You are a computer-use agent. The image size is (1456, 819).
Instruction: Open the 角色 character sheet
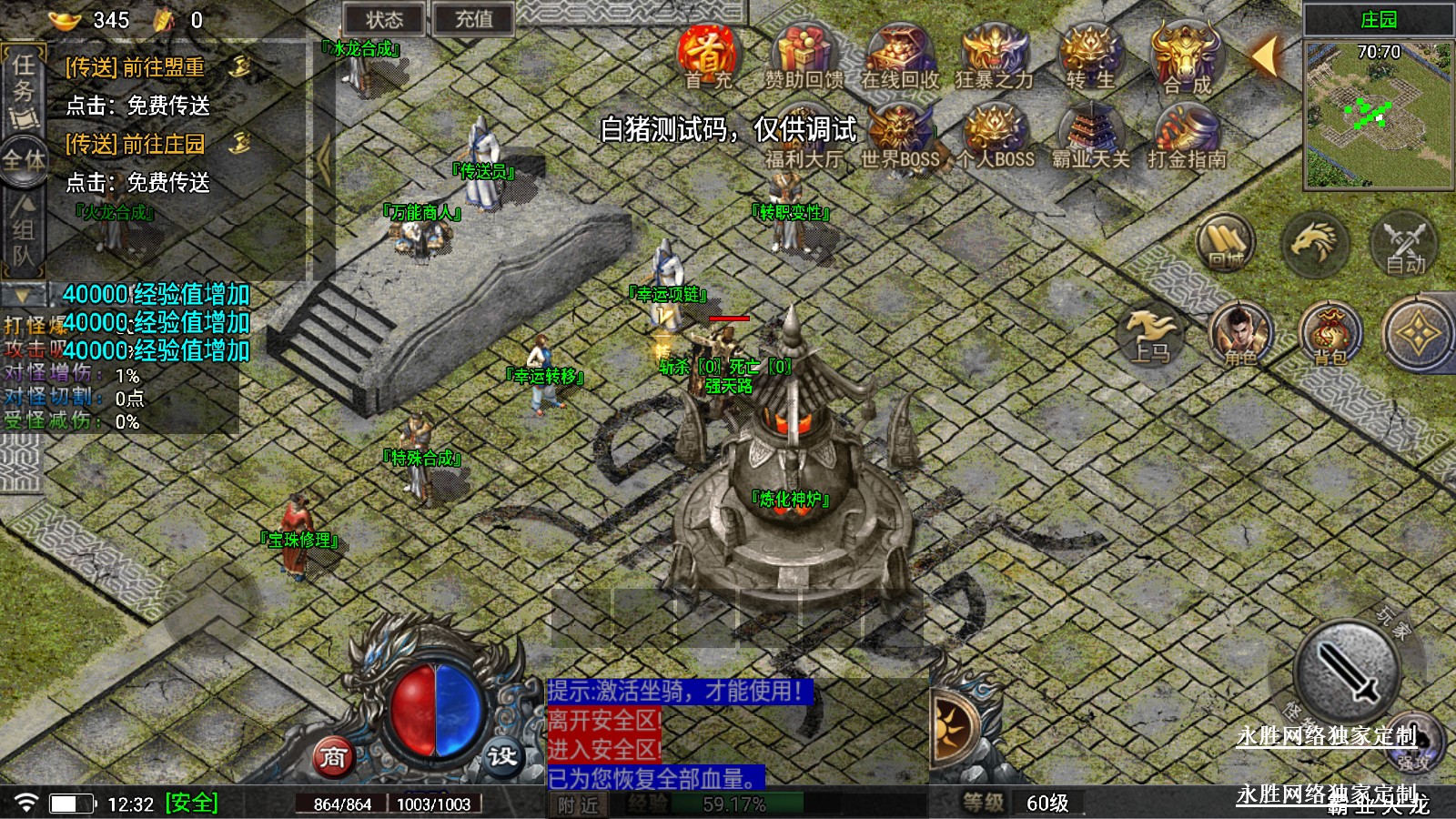(1240, 334)
